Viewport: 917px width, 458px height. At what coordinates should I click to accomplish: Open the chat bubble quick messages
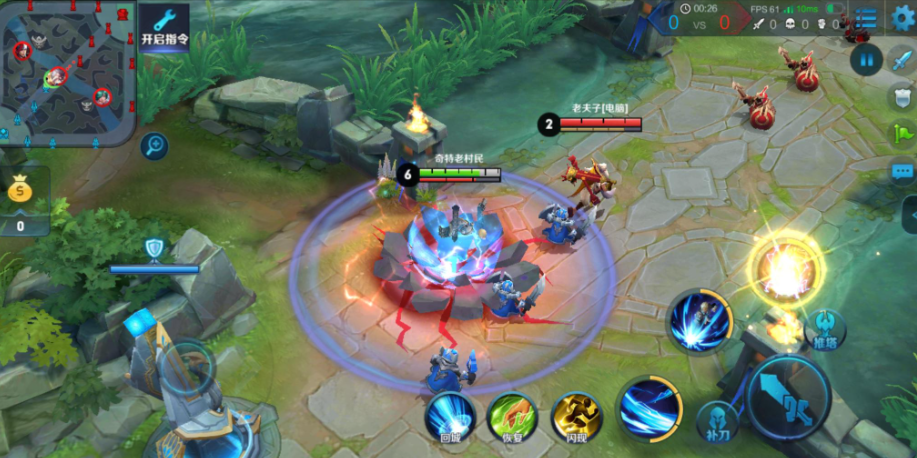(902, 172)
